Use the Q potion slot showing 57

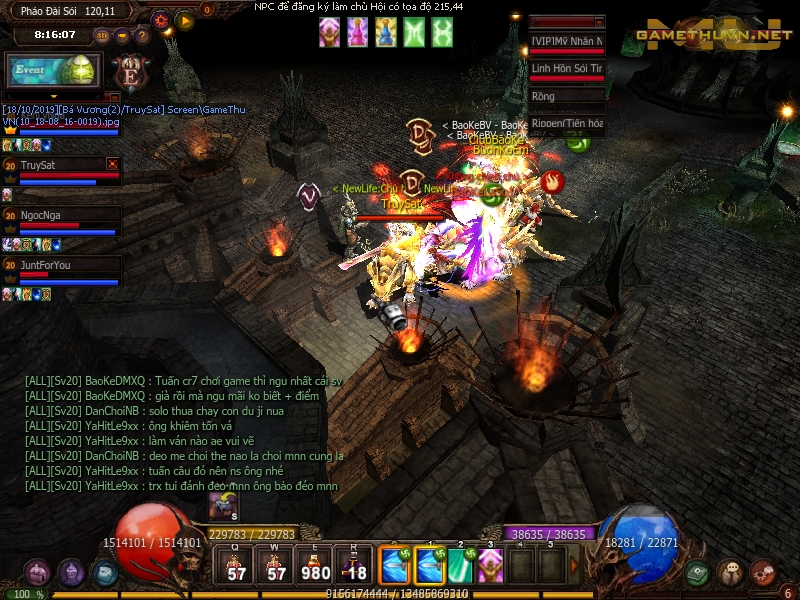(x=237, y=565)
